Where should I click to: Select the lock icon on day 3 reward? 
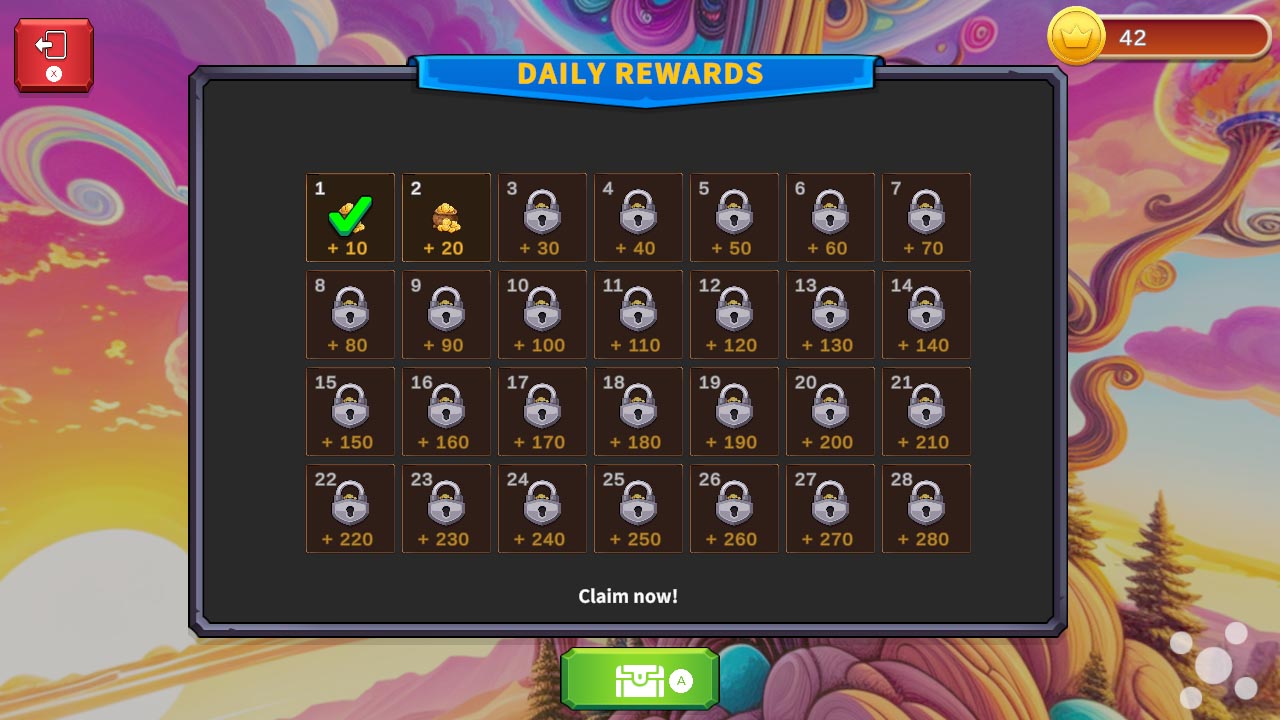(542, 214)
